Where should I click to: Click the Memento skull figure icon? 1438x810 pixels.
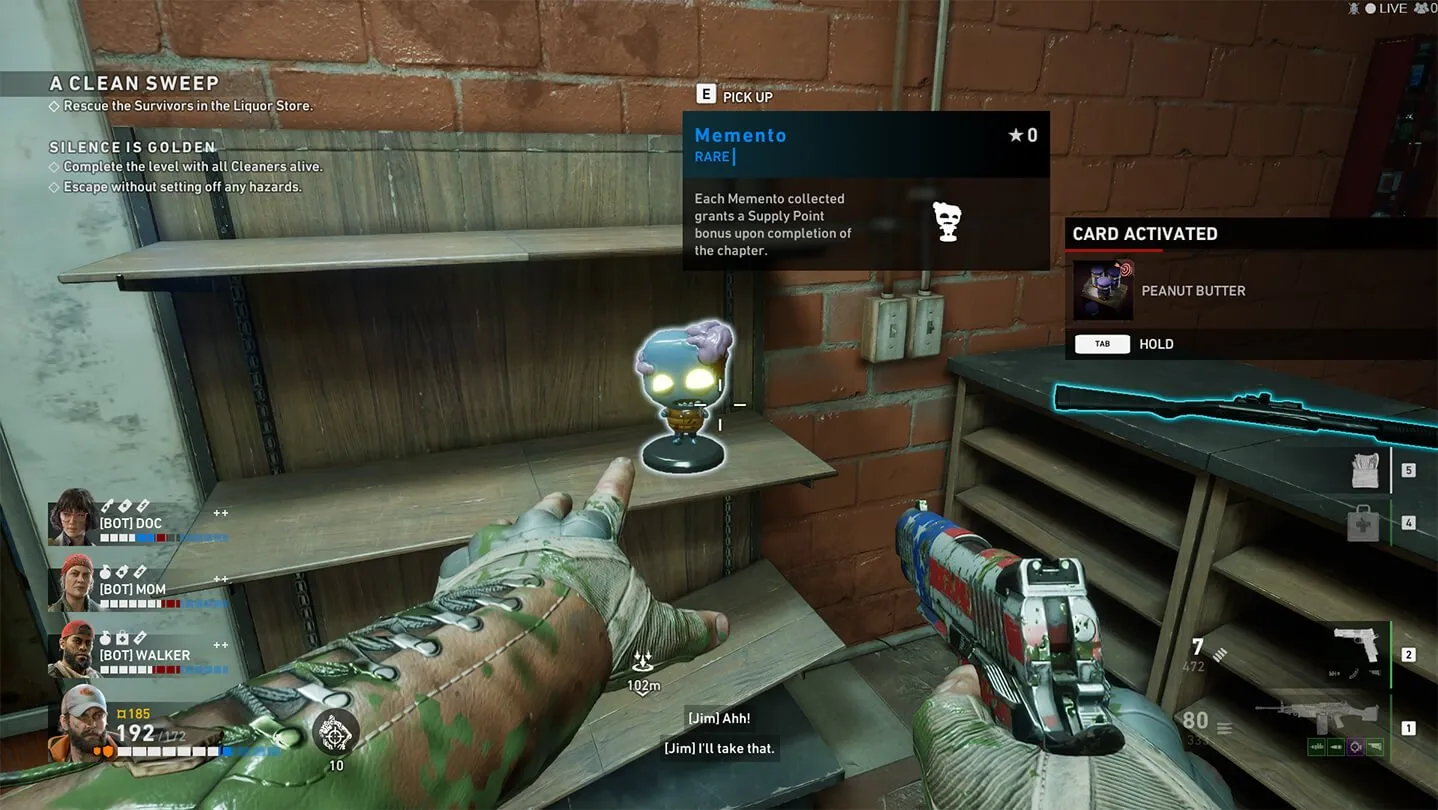(x=947, y=222)
